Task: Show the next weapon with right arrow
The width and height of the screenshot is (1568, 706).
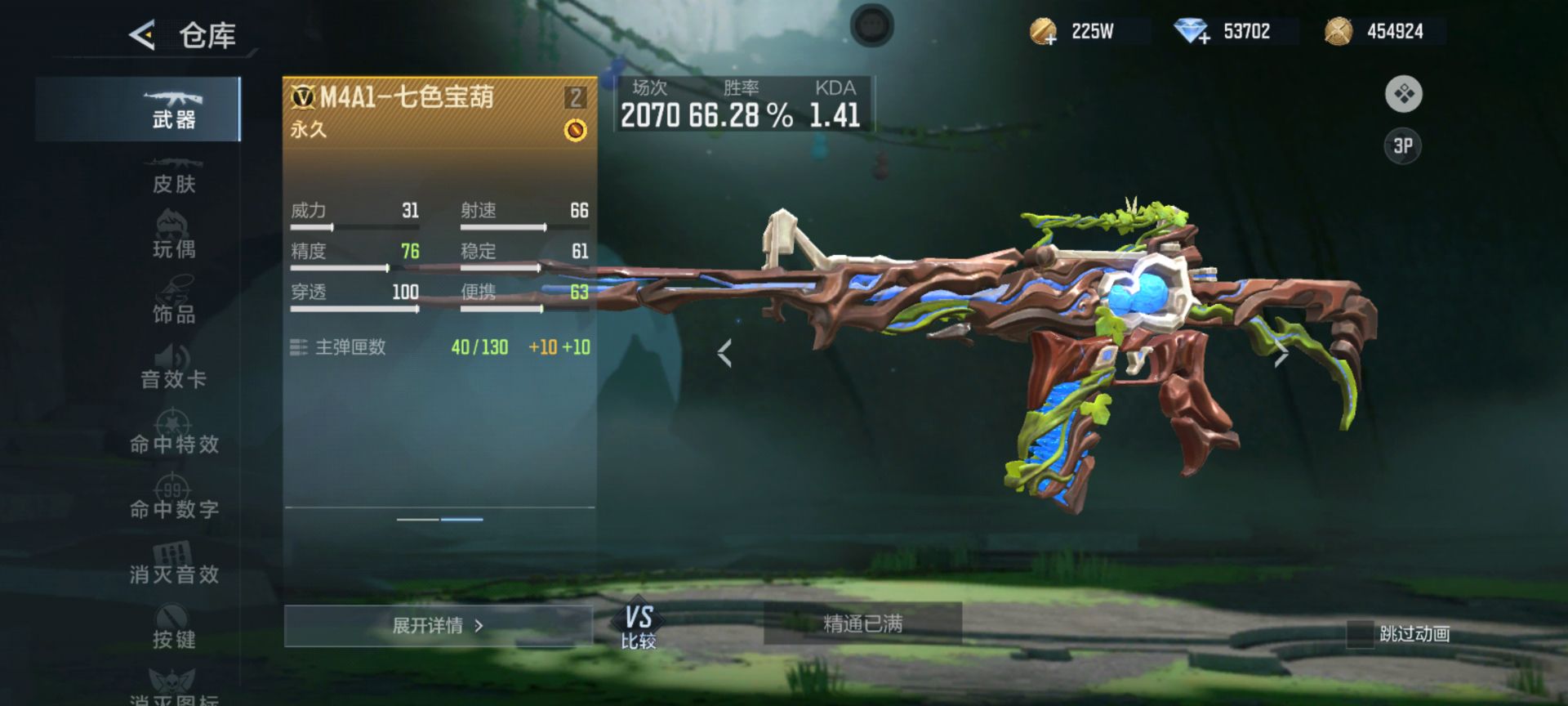Action: [x=1281, y=353]
